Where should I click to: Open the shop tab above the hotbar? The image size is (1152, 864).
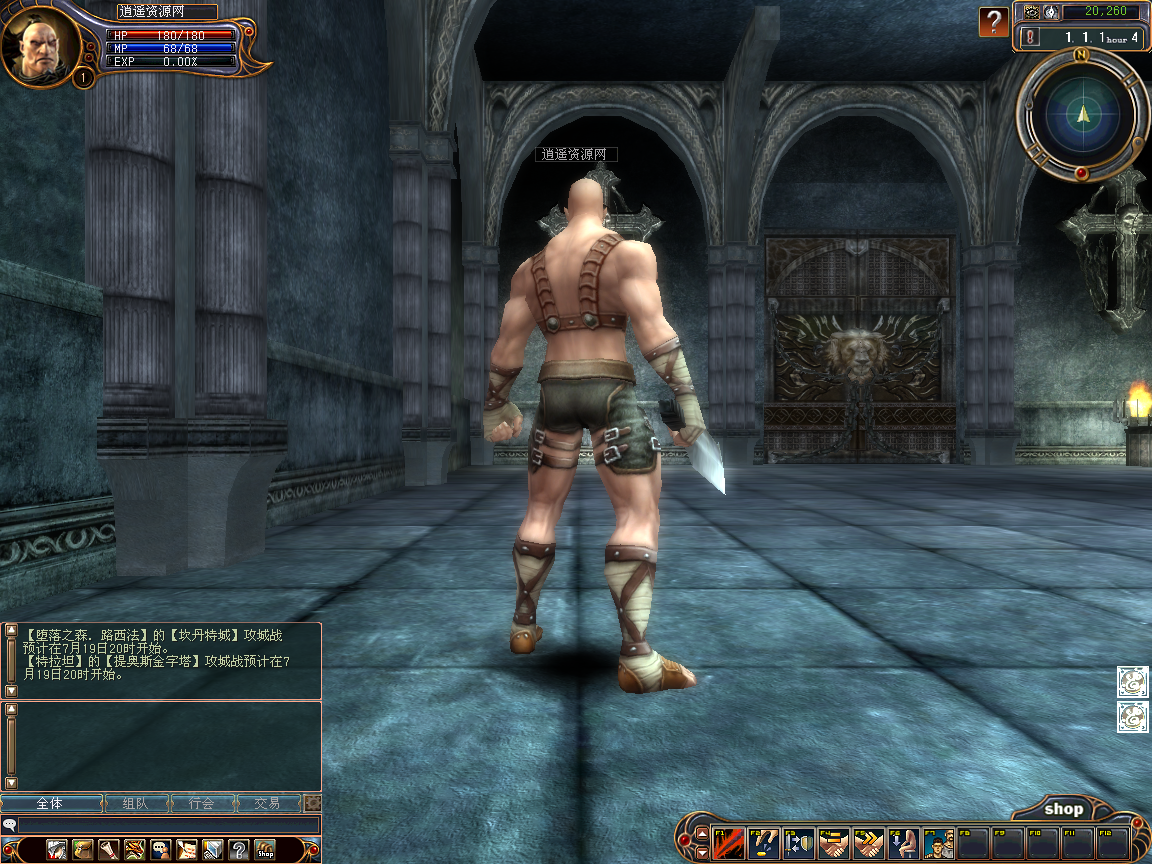click(x=1063, y=809)
